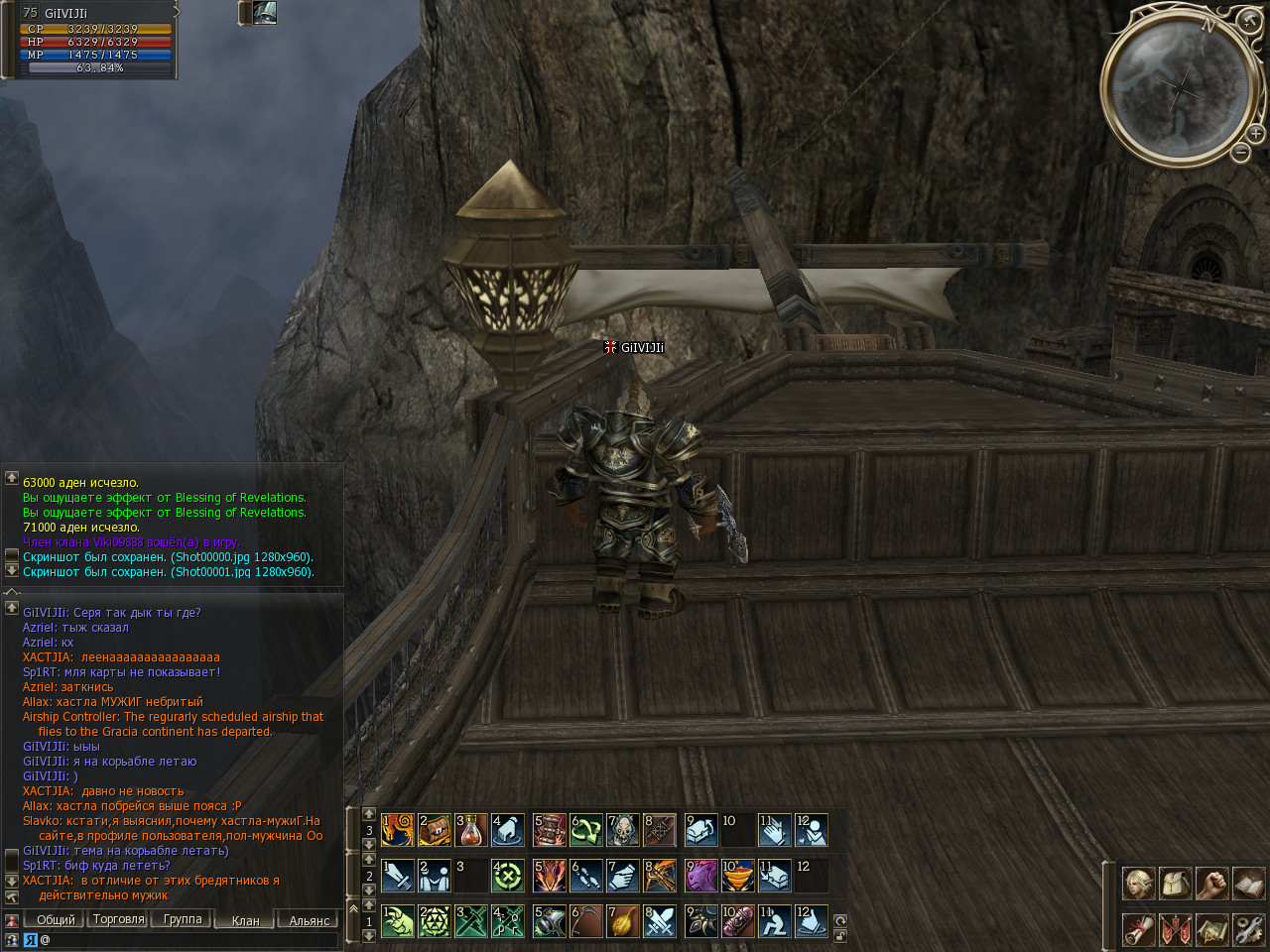The width and height of the screenshot is (1270, 952).
Task: Activate the skull-faced skill hotbar icon
Action: tap(623, 829)
